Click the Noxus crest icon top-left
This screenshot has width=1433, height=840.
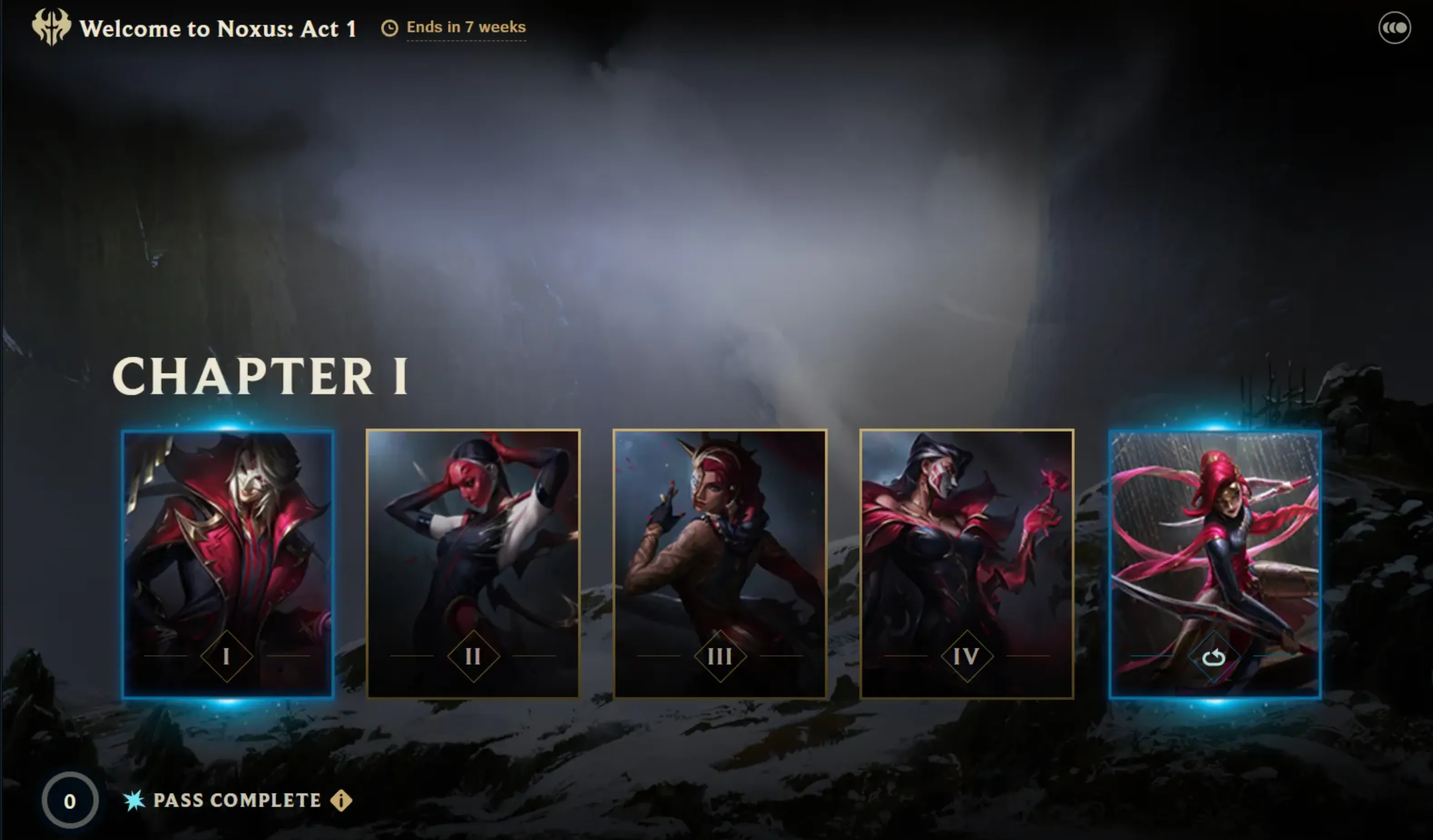click(52, 27)
